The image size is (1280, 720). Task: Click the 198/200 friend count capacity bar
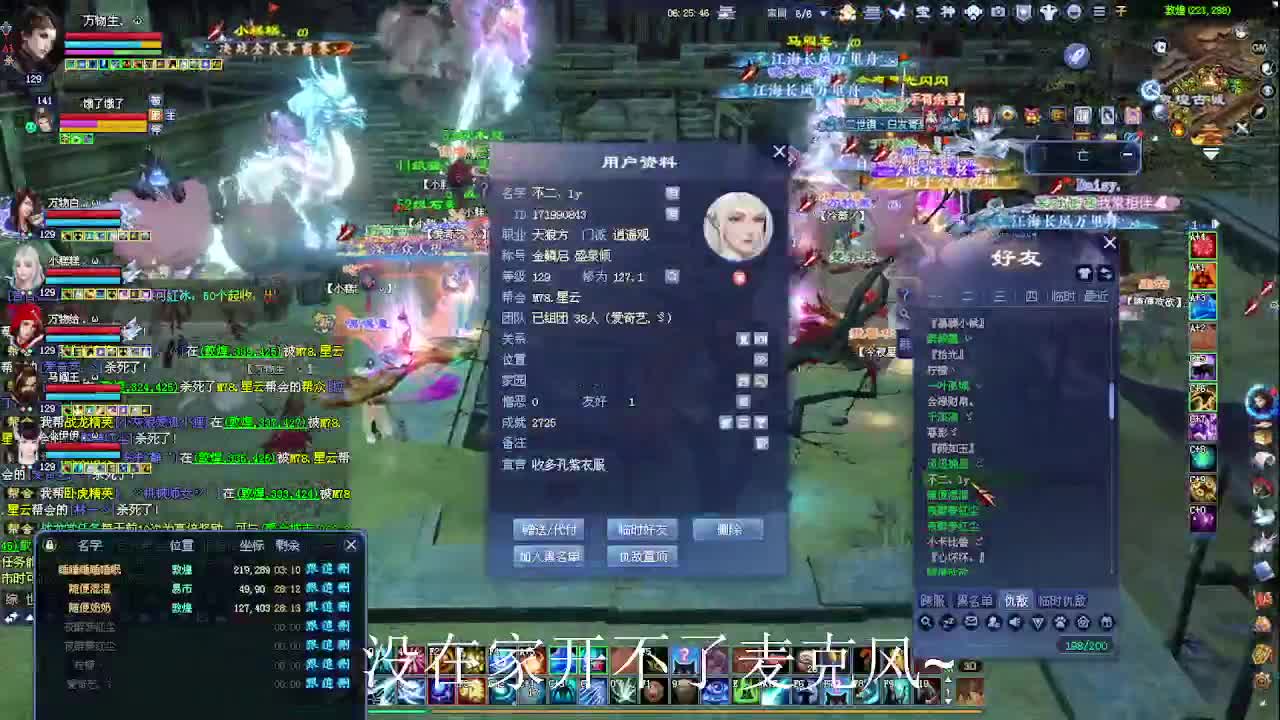pyautogui.click(x=1085, y=645)
